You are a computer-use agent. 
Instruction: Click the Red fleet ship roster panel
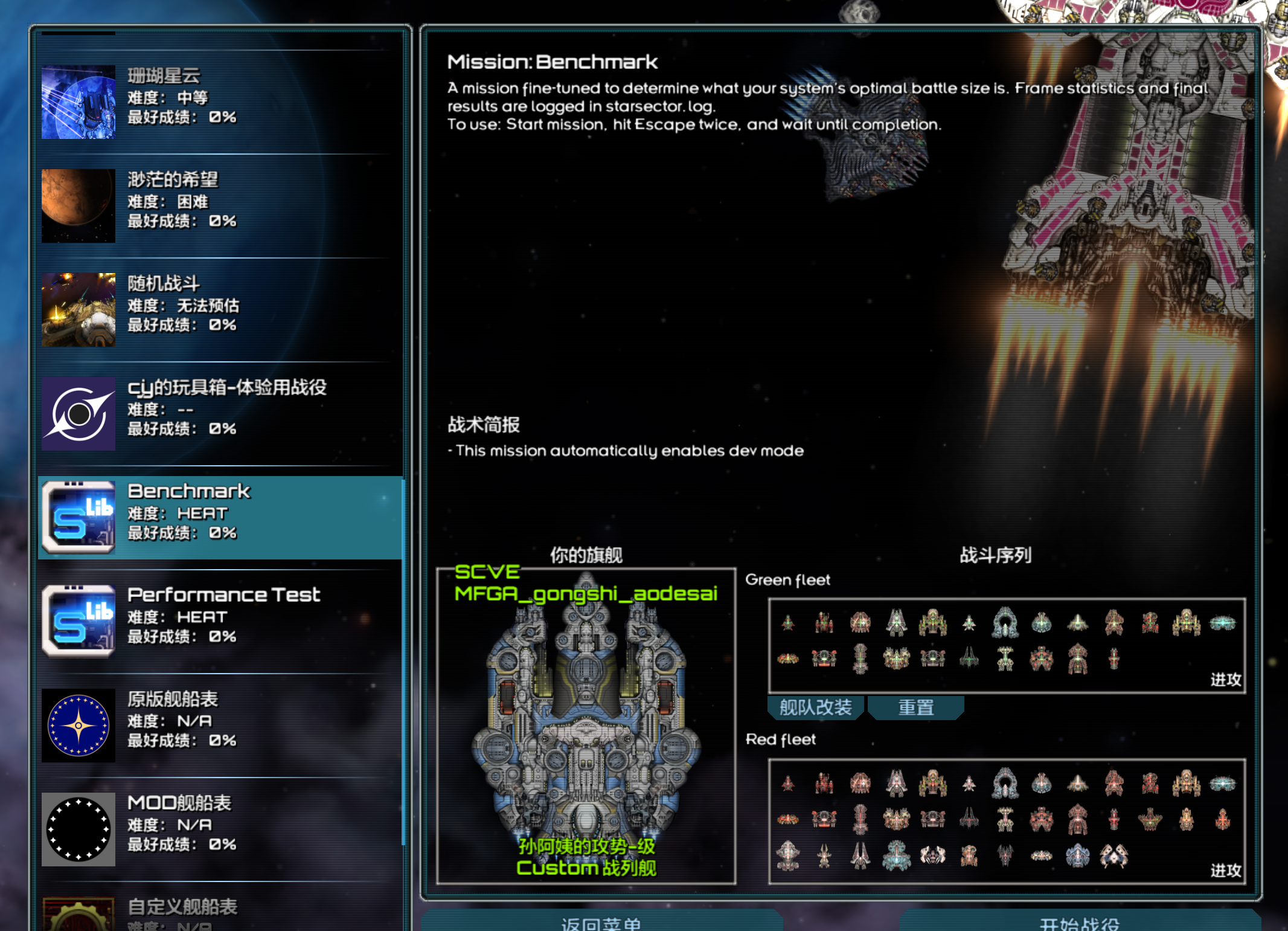coord(1006,820)
